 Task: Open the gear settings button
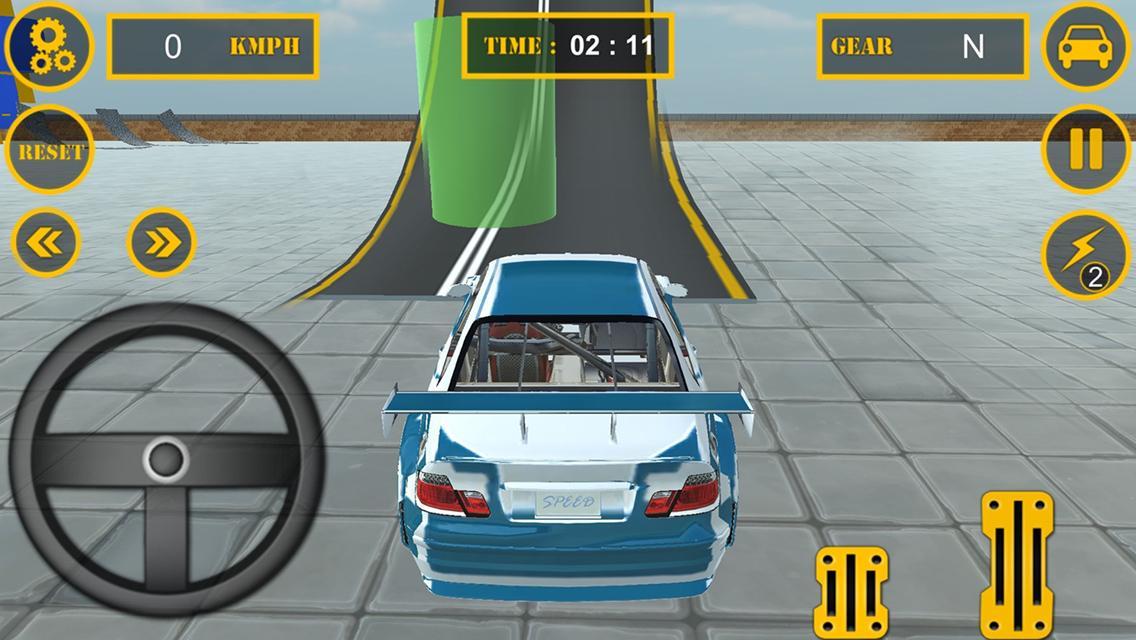coord(48,46)
